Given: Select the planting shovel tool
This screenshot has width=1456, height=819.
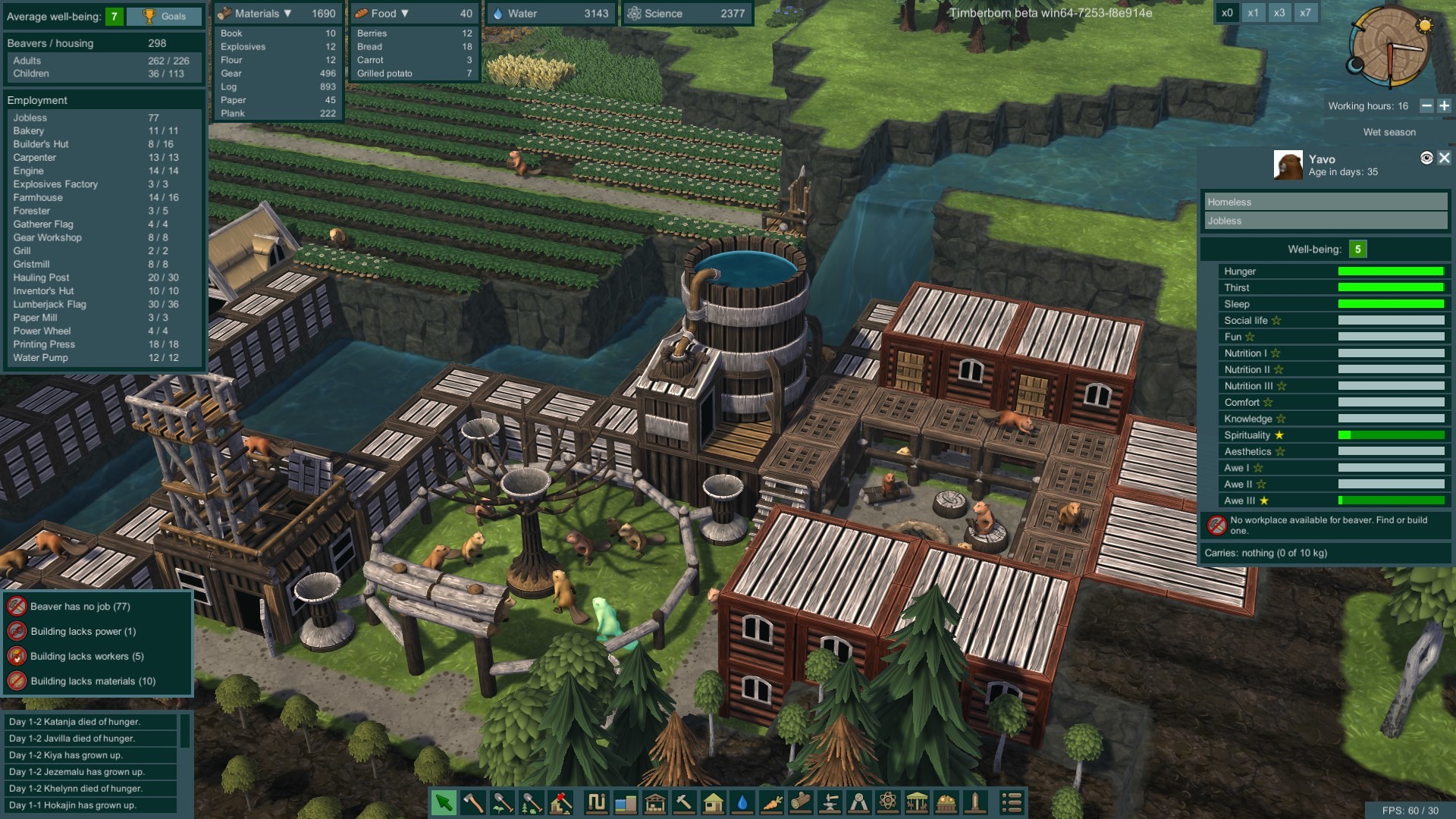Looking at the screenshot, I should (501, 802).
